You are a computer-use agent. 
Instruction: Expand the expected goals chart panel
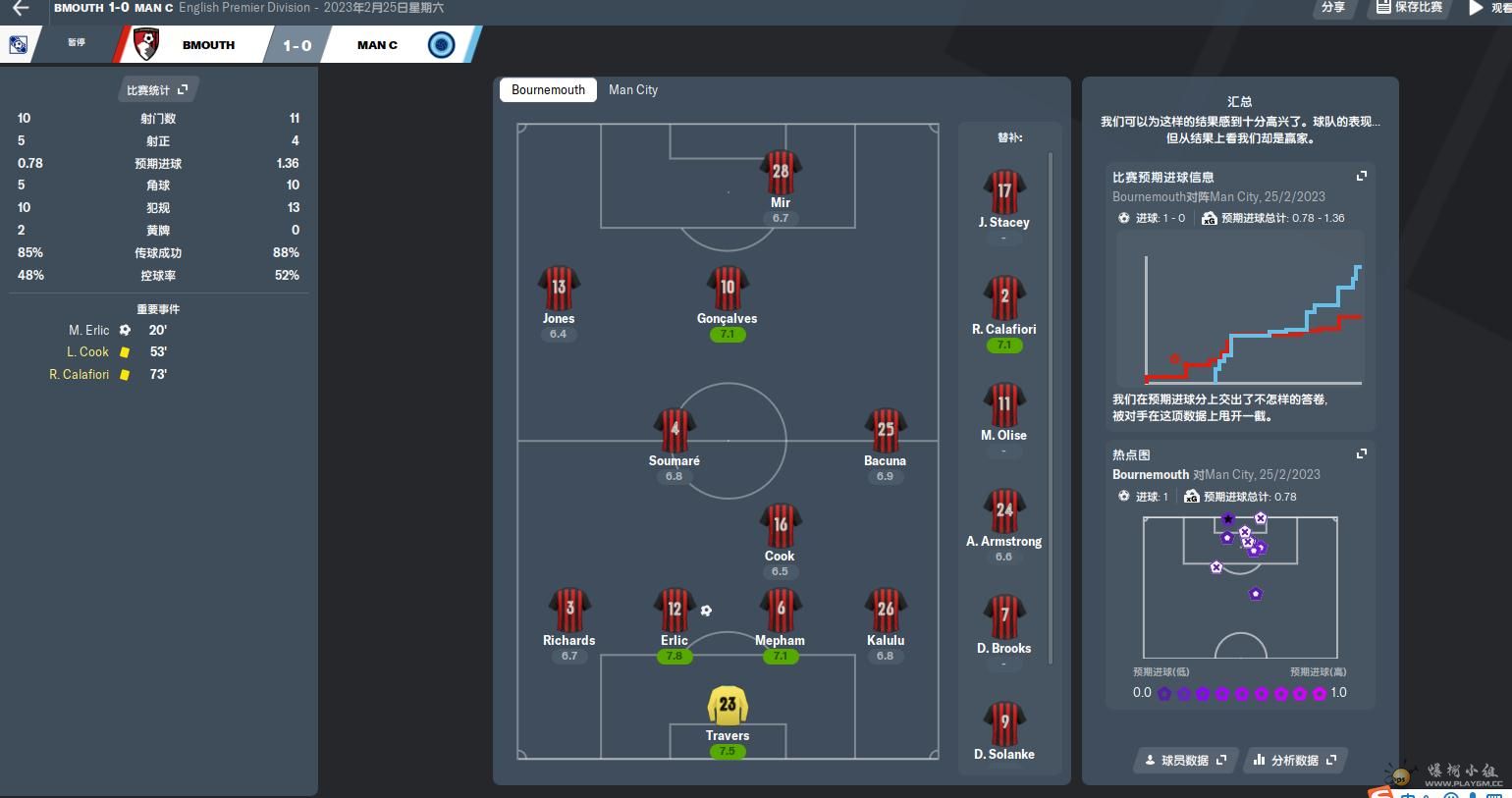click(x=1362, y=177)
